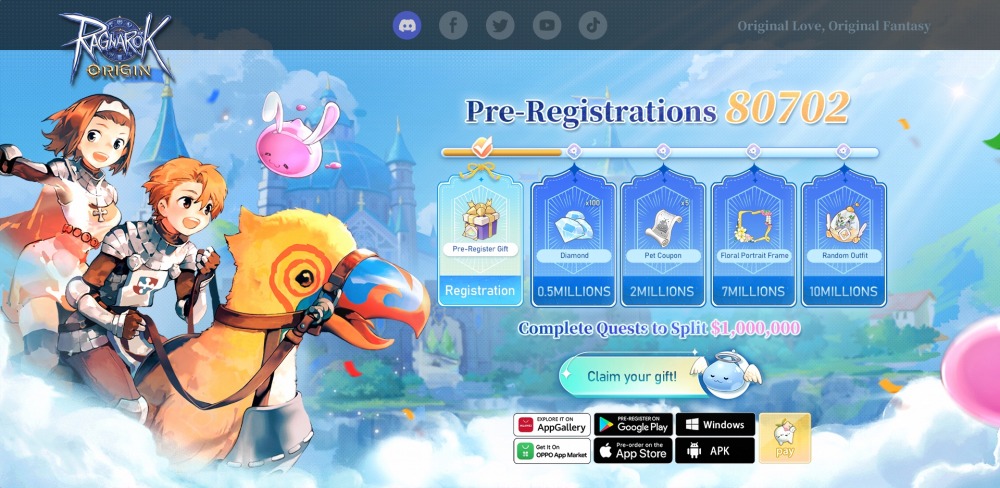Open the Huawei AppGallery store button
The image size is (1000, 488).
pyautogui.click(x=552, y=424)
